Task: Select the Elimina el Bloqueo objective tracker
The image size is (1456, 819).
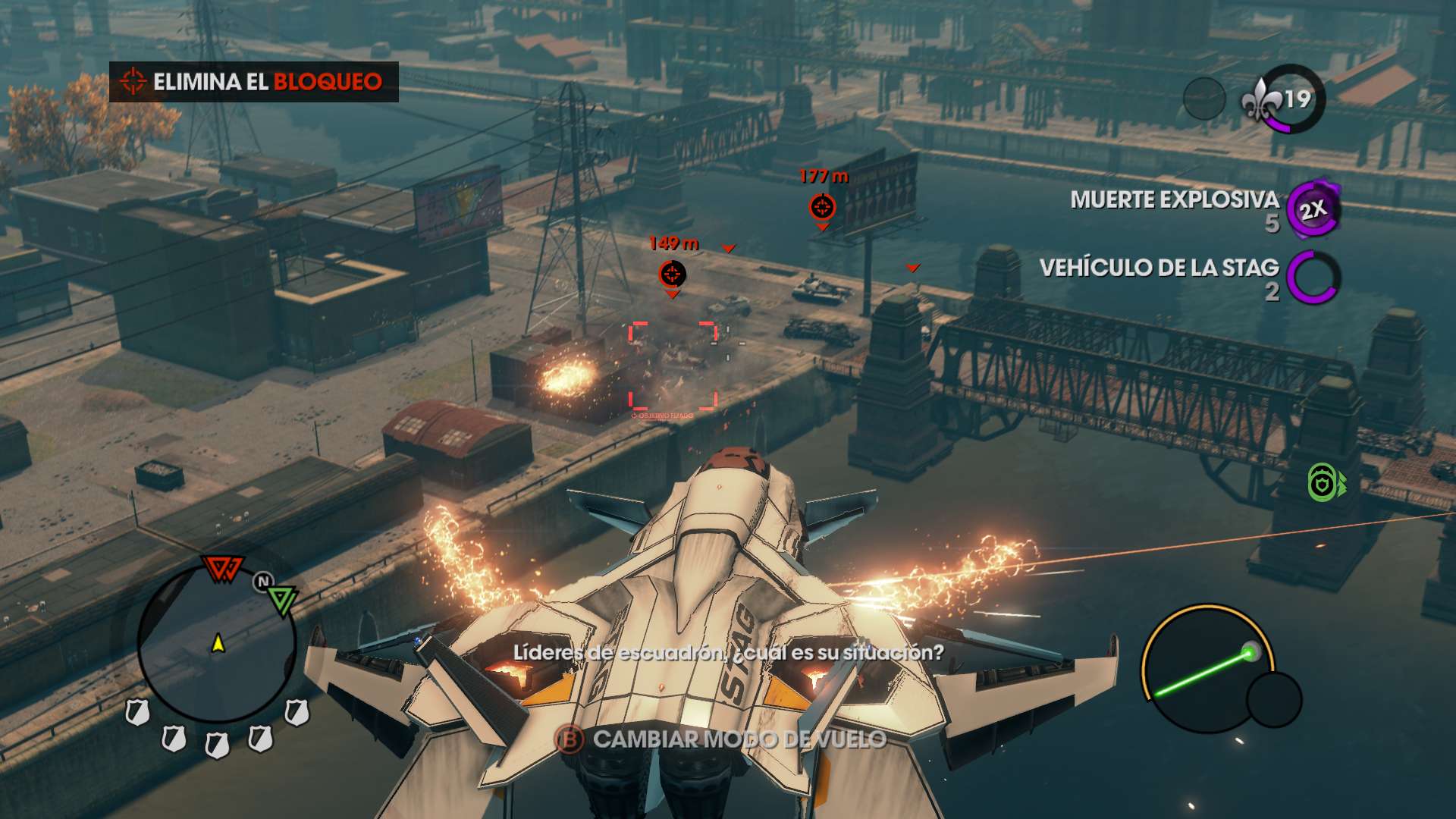Action: click(253, 82)
